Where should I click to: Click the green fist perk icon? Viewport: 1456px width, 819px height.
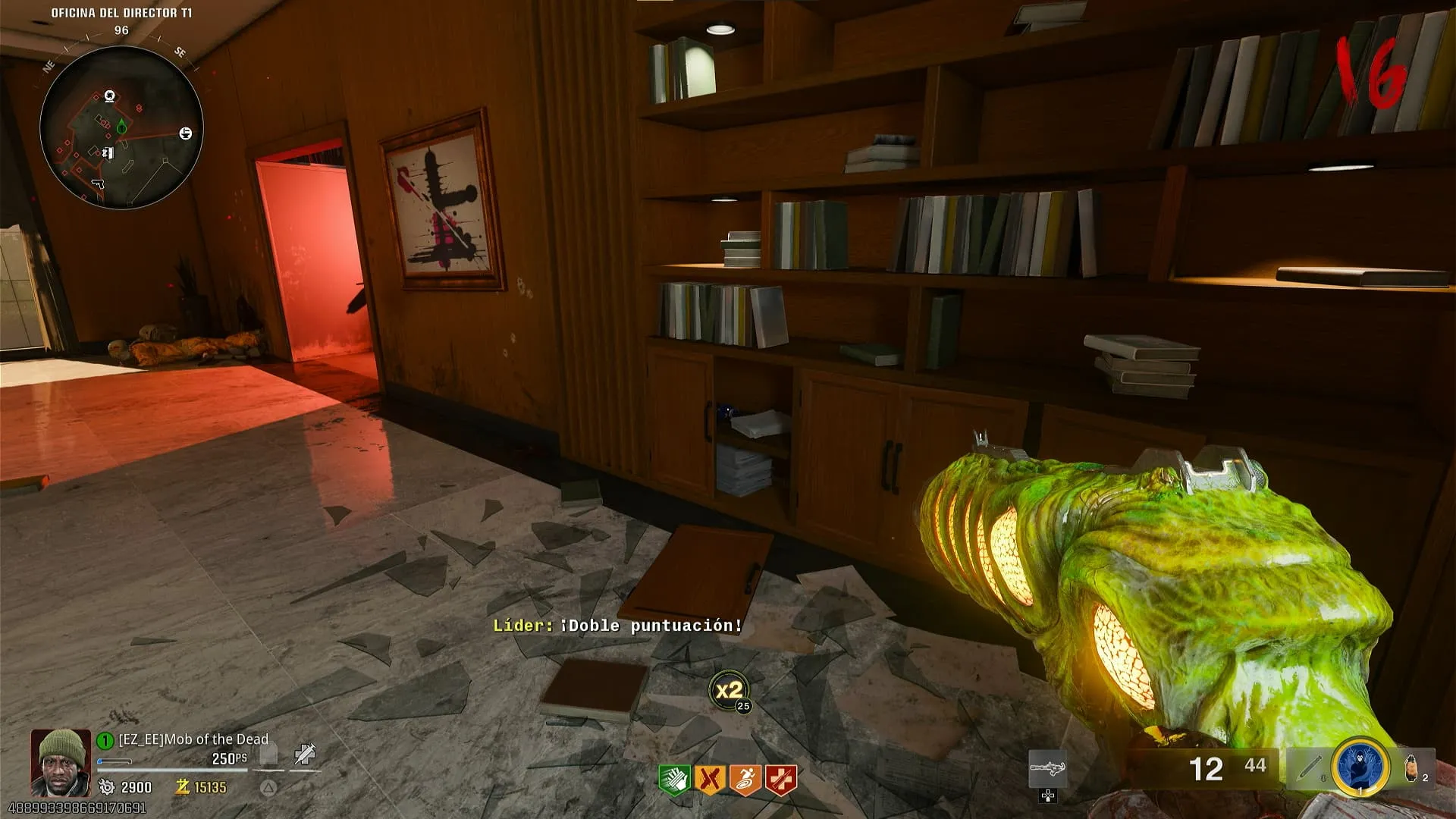pos(673,780)
